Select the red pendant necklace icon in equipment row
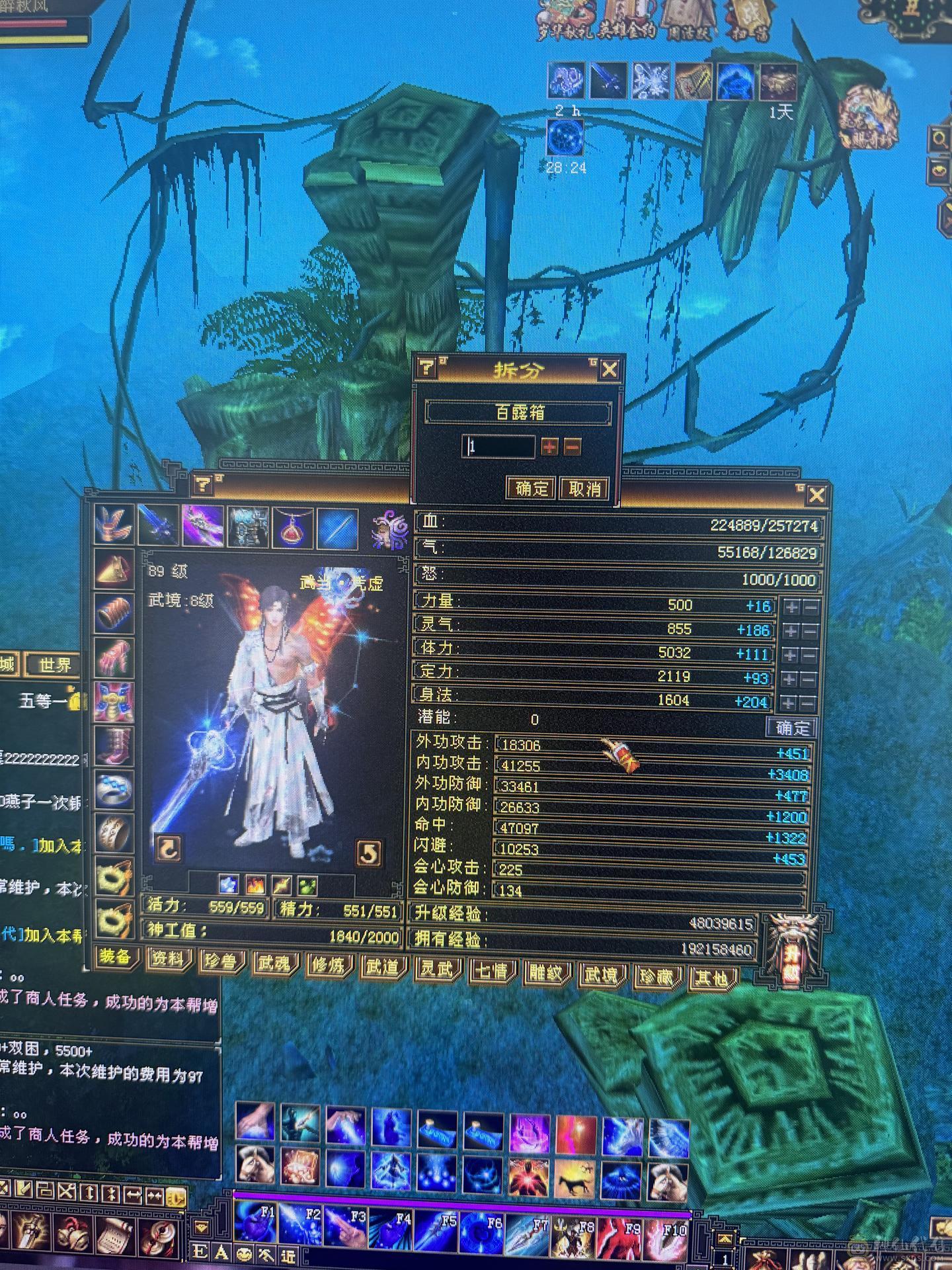The width and height of the screenshot is (952, 1270). [292, 526]
